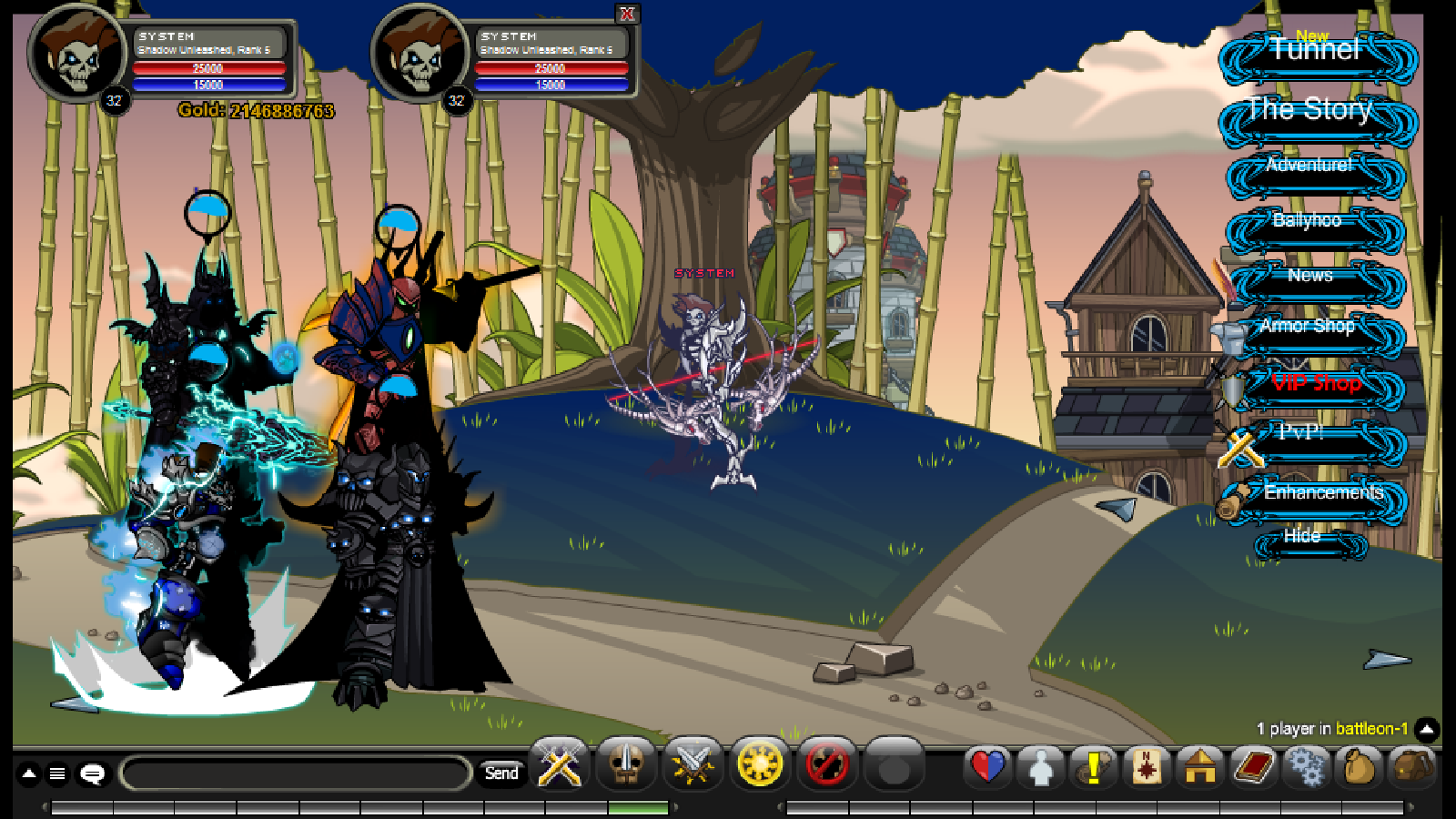Image resolution: width=1456 pixels, height=819 pixels.
Task: Click the Send chat button
Action: click(503, 772)
